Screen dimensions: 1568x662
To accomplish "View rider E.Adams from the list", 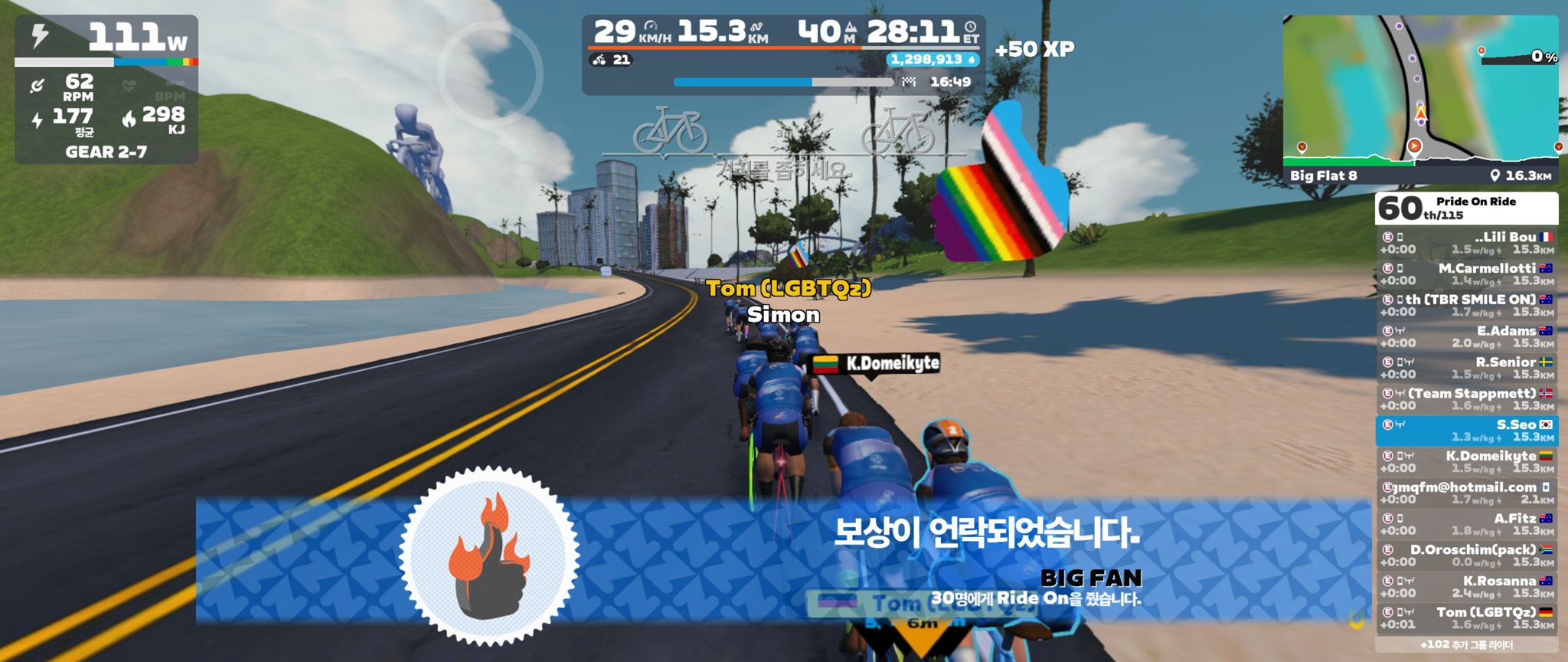I will click(1466, 337).
